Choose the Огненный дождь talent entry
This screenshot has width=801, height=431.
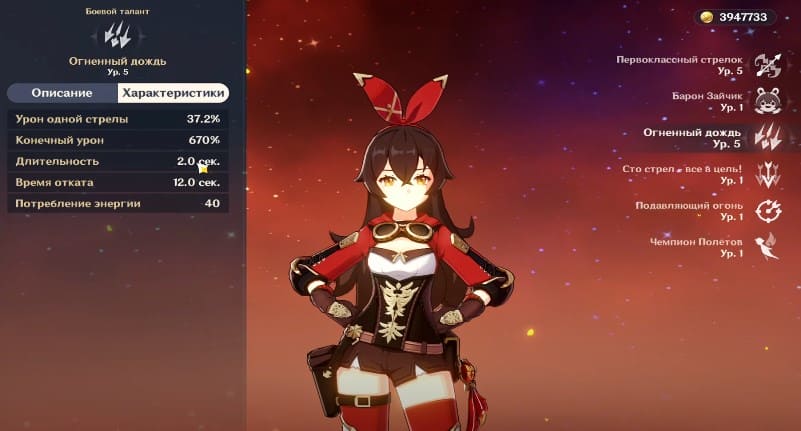point(767,138)
